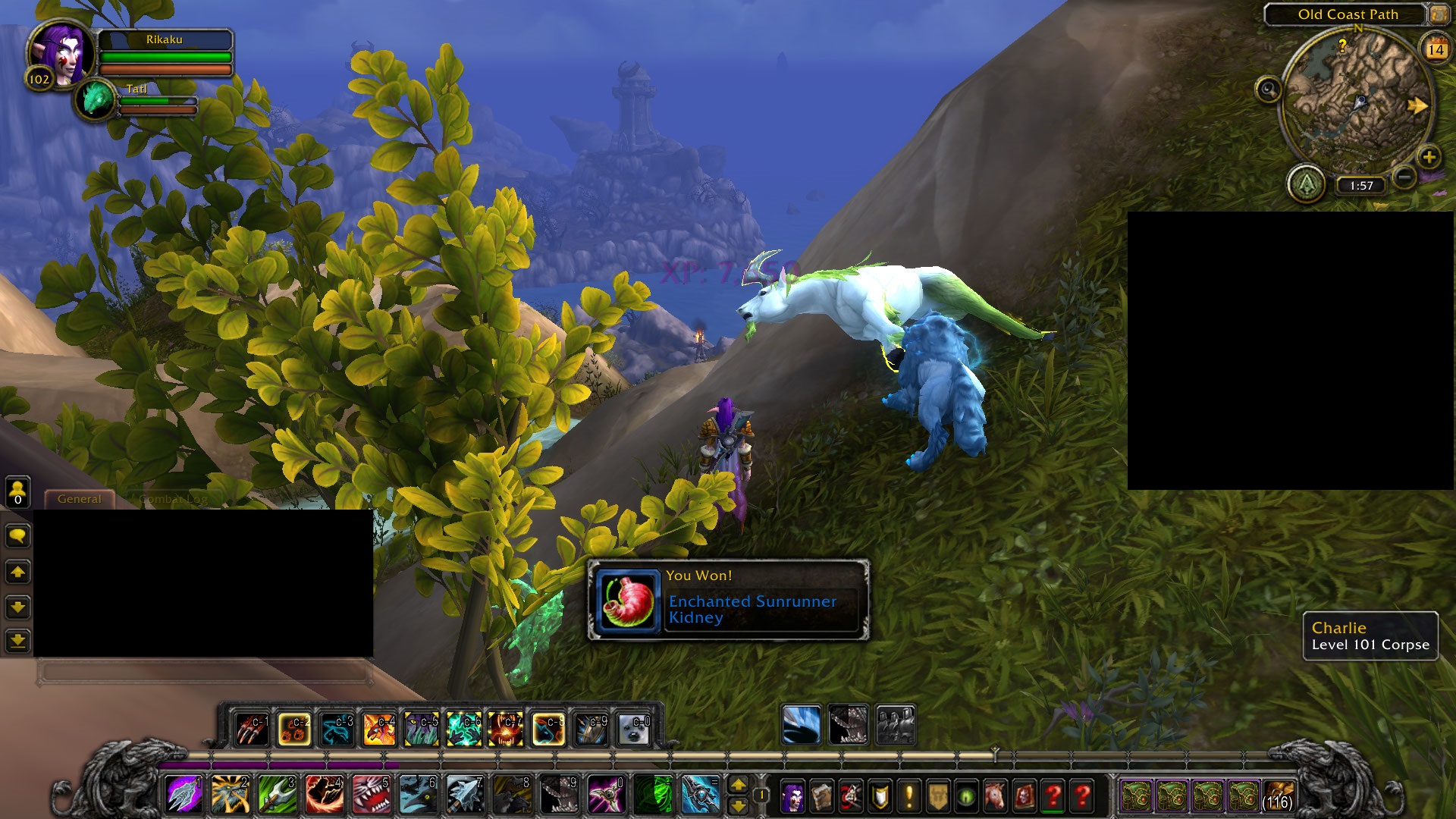Open the chat menu speech bubble button

click(x=17, y=536)
